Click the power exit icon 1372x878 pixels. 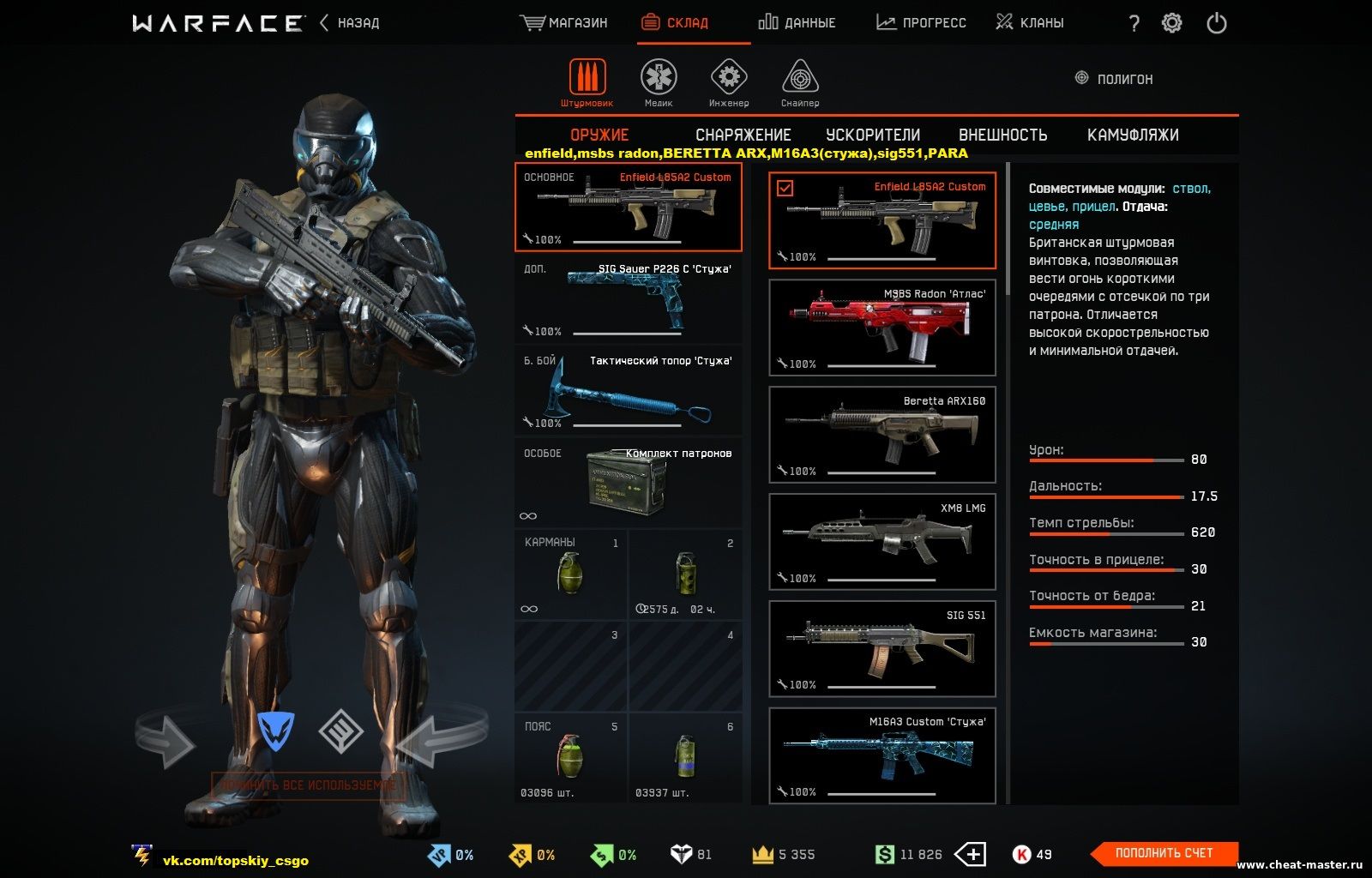point(1217,23)
